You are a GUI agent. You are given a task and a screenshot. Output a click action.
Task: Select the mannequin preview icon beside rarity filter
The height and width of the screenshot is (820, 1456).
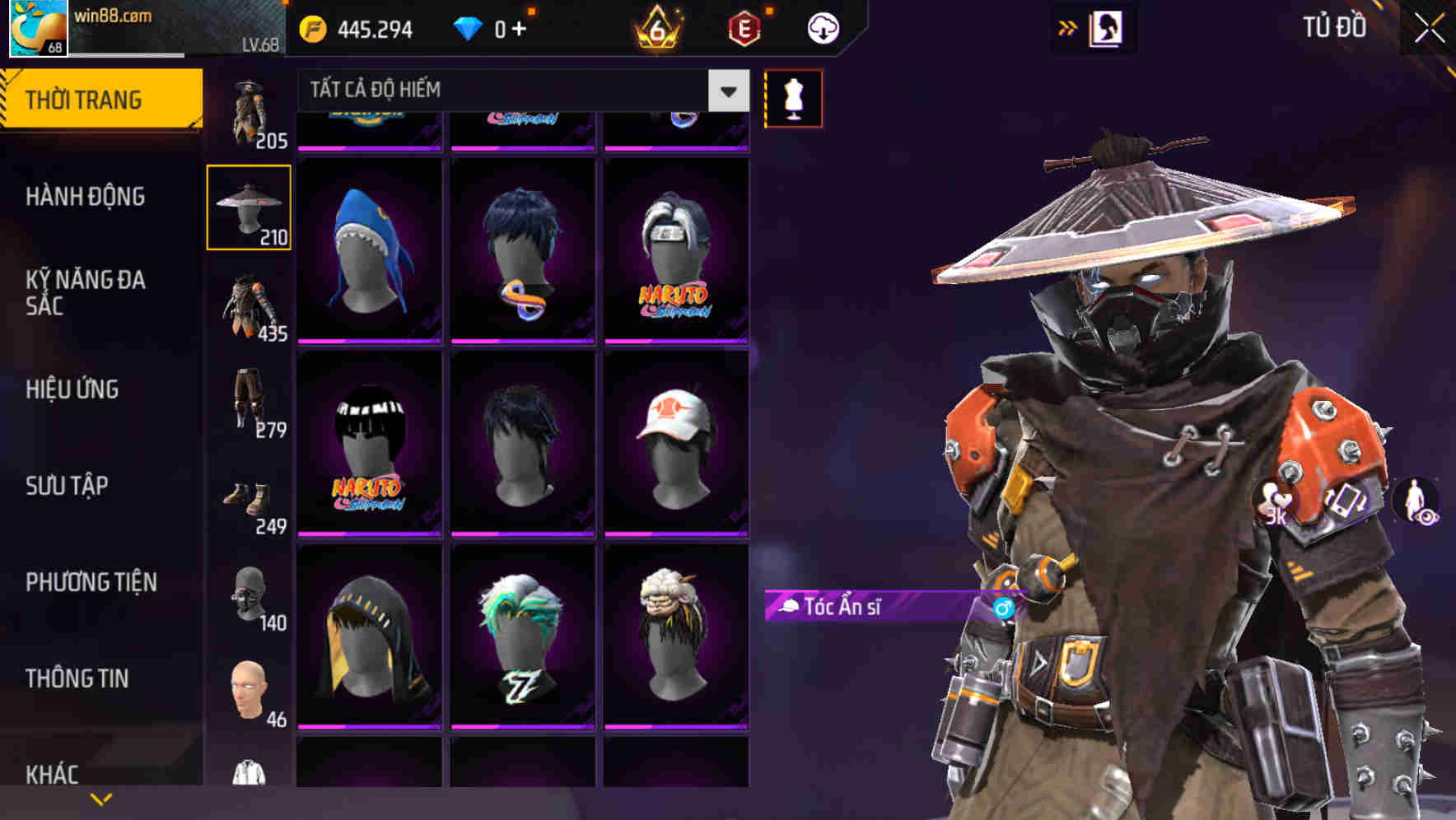(793, 97)
